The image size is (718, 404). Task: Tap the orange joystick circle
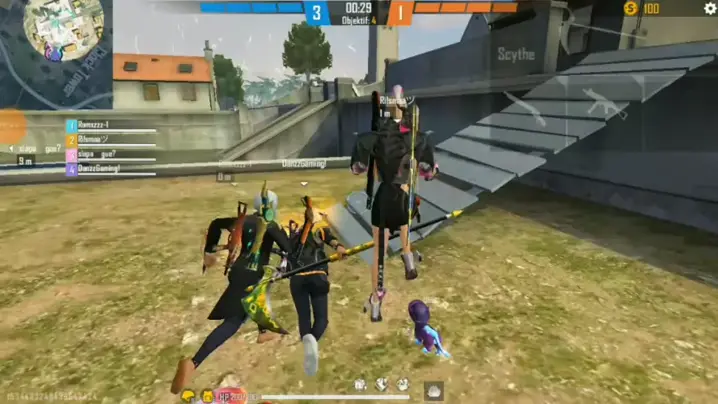click(10, 127)
